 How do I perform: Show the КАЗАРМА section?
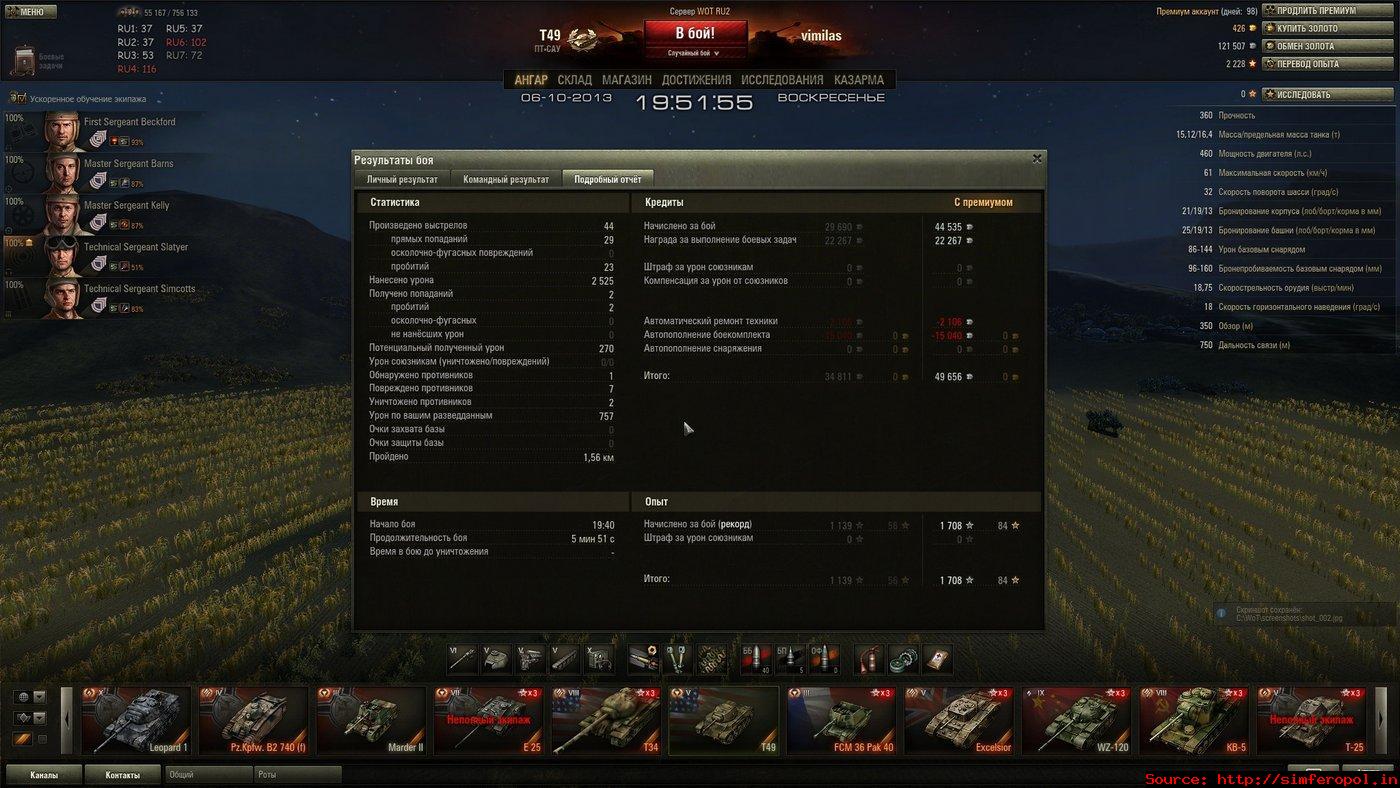[858, 80]
